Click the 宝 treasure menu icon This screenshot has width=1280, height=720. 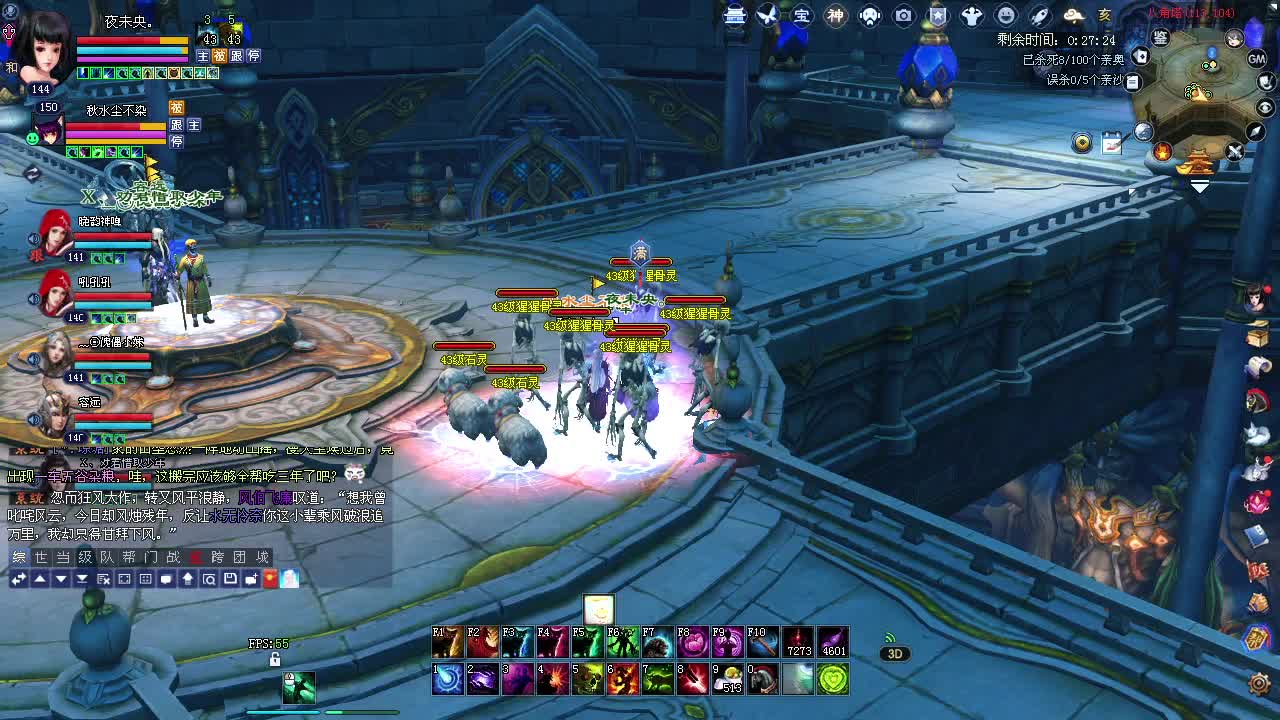(802, 15)
